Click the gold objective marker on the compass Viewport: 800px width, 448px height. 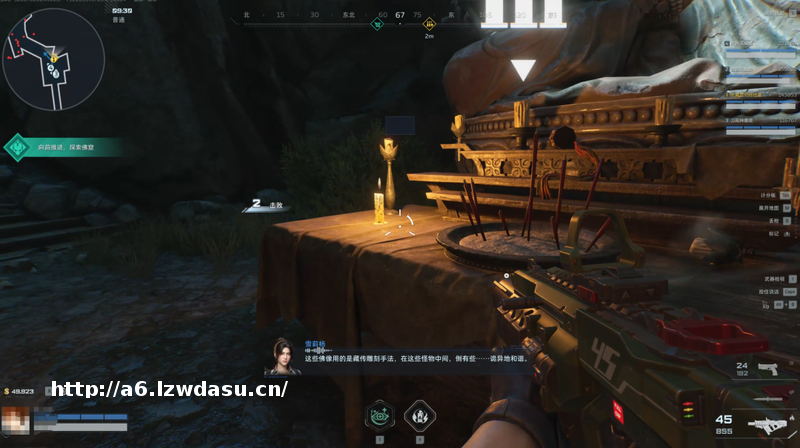(x=430, y=23)
